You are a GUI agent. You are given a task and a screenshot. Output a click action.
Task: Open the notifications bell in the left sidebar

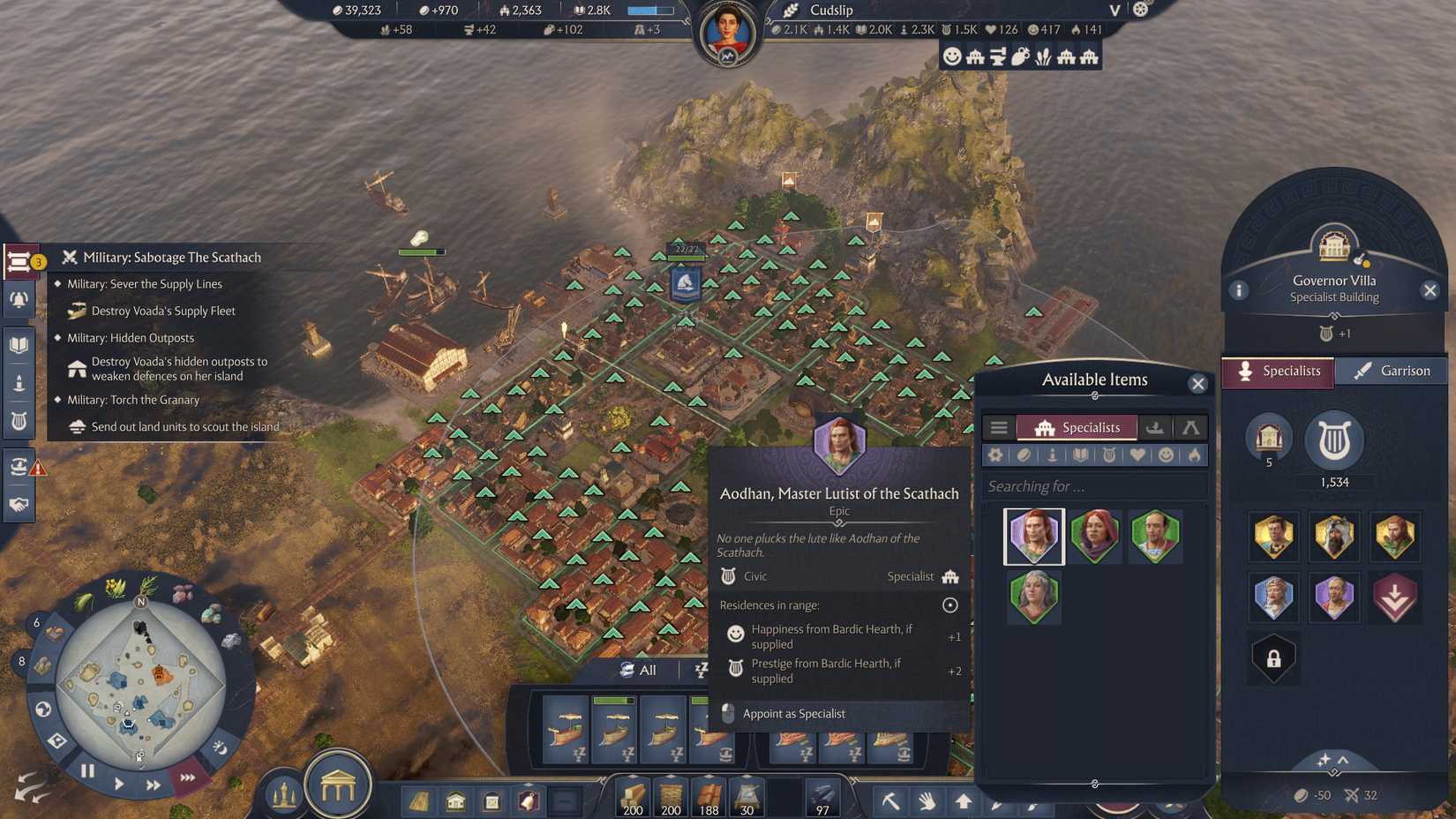pos(19,298)
